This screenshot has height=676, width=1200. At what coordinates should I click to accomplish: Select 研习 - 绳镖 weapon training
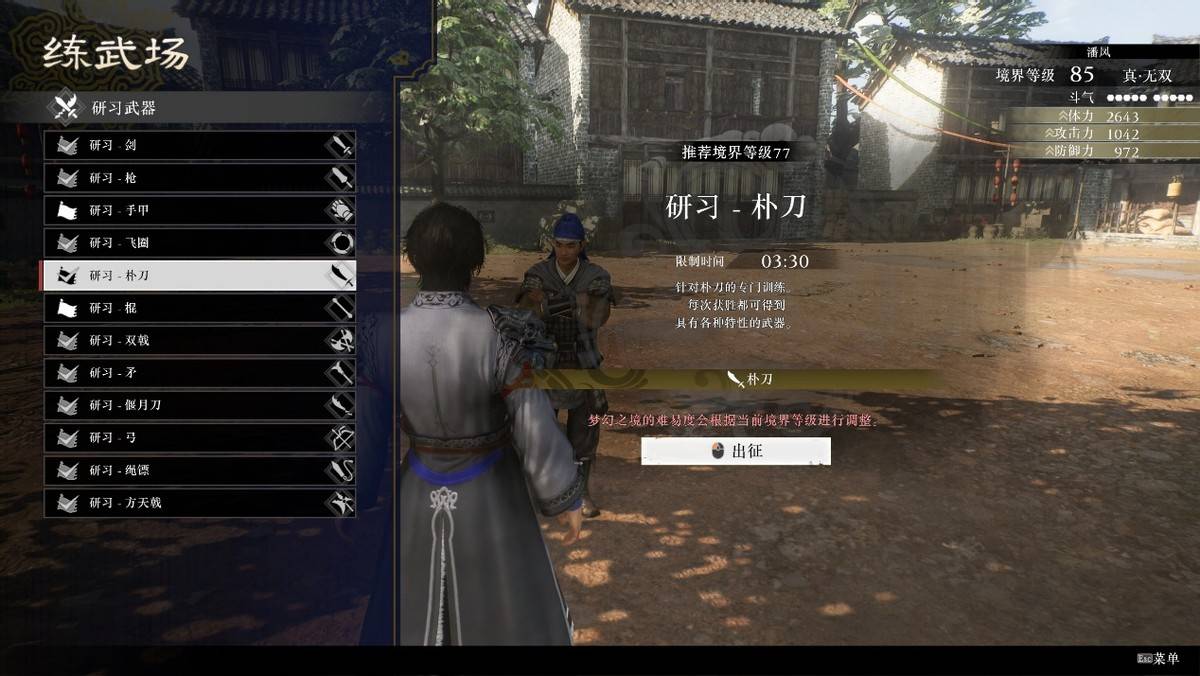tap(199, 470)
